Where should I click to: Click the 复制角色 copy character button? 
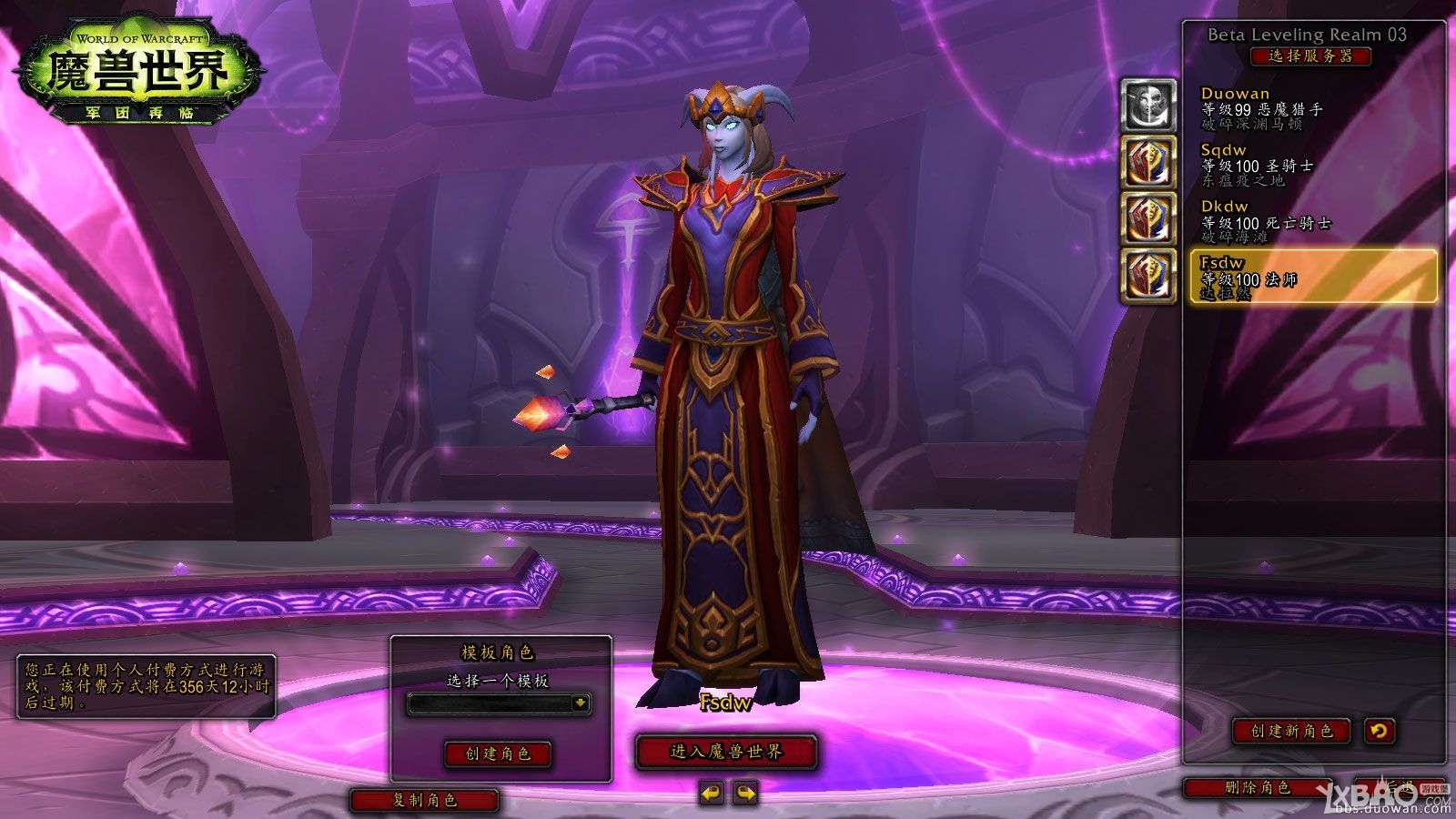425,800
